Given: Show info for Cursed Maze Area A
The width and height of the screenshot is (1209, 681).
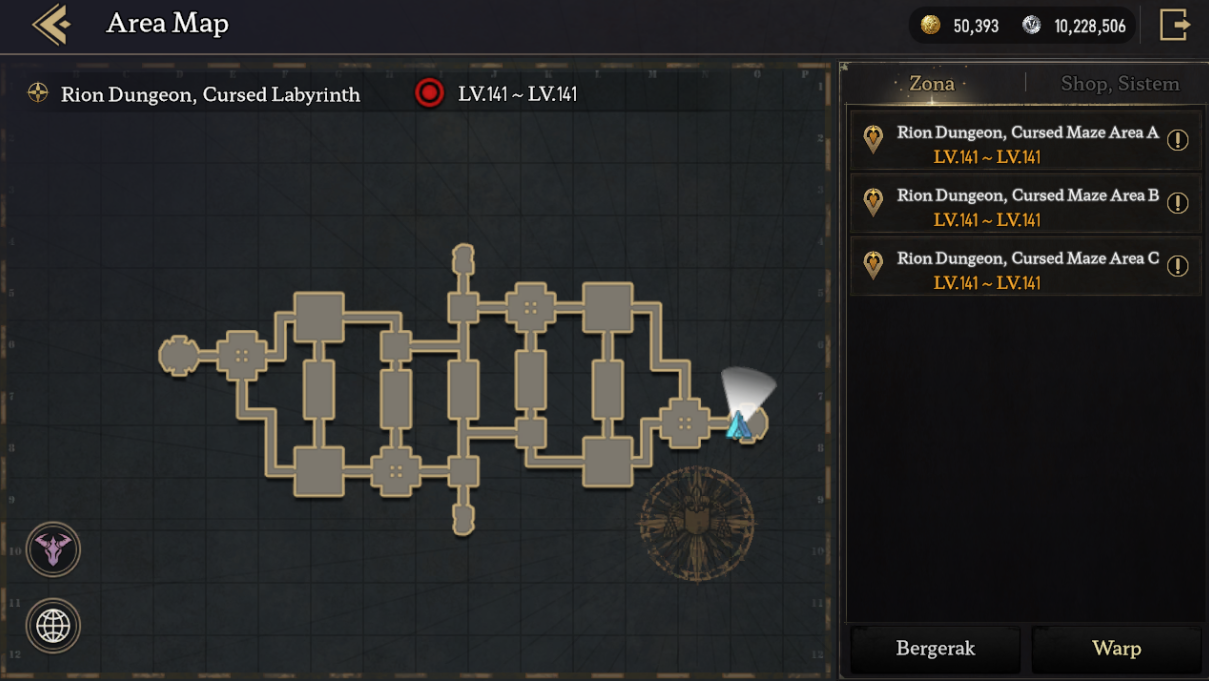Looking at the screenshot, I should 1178,140.
